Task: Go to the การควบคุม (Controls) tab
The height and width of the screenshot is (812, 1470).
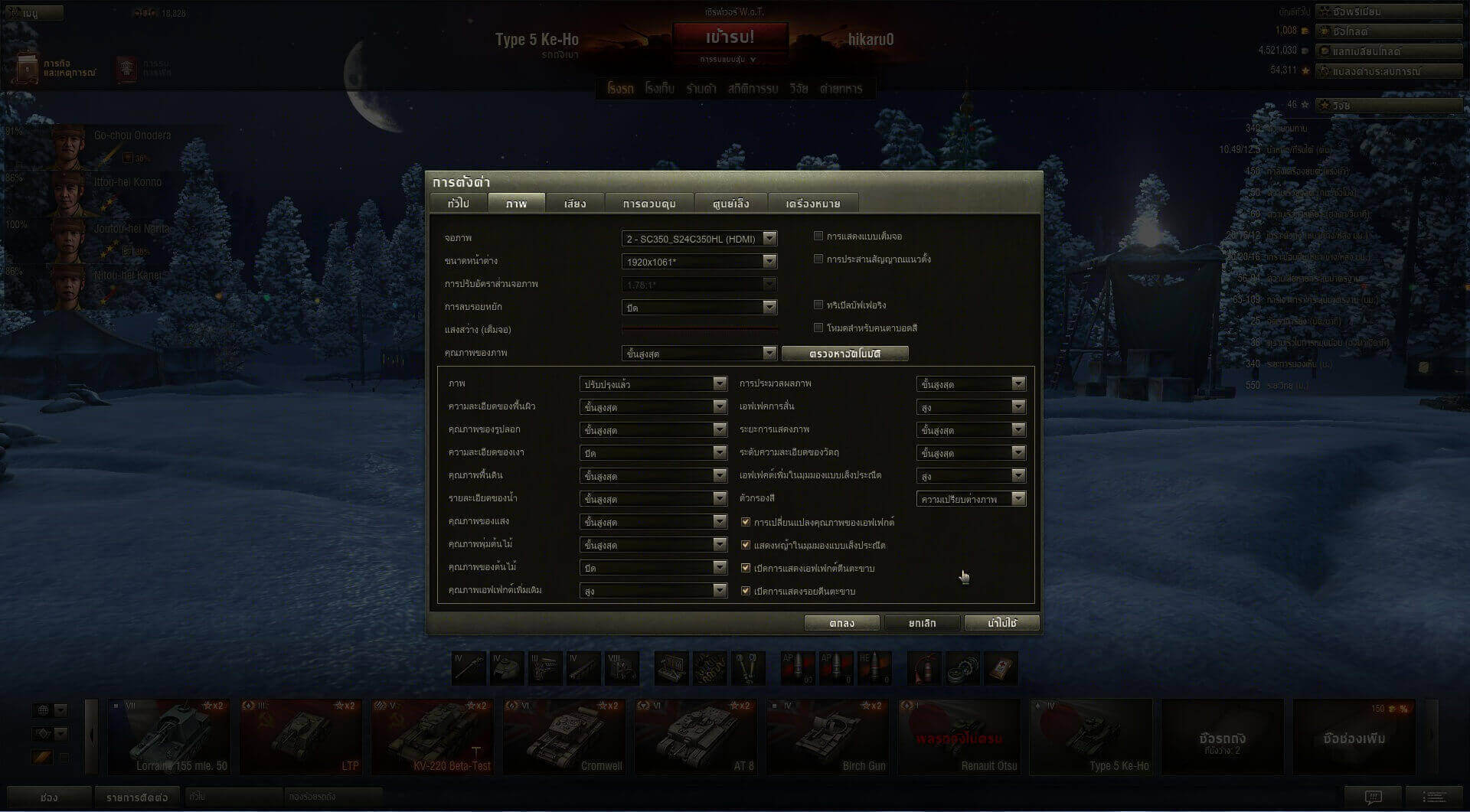Action: click(648, 204)
